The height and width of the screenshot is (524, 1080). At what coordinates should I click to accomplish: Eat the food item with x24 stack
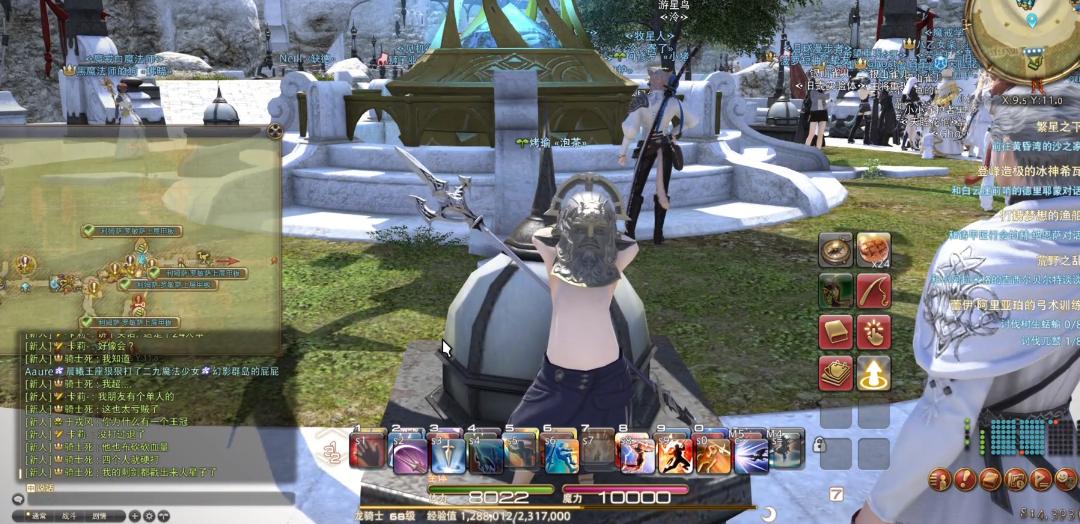tap(873, 250)
